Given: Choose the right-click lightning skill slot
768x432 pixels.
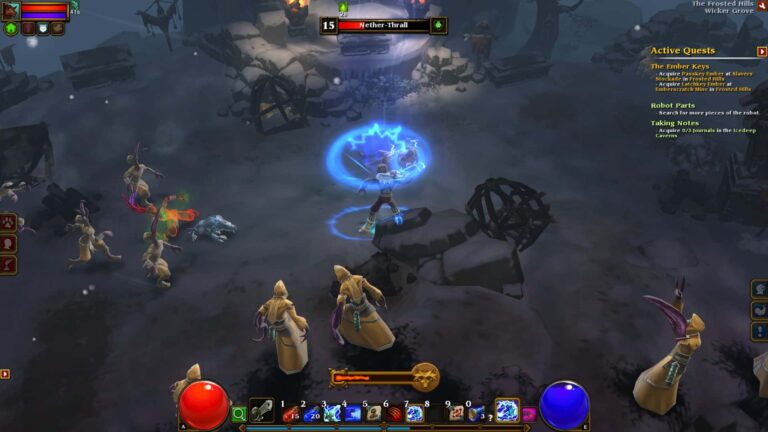Looking at the screenshot, I should pos(507,410).
